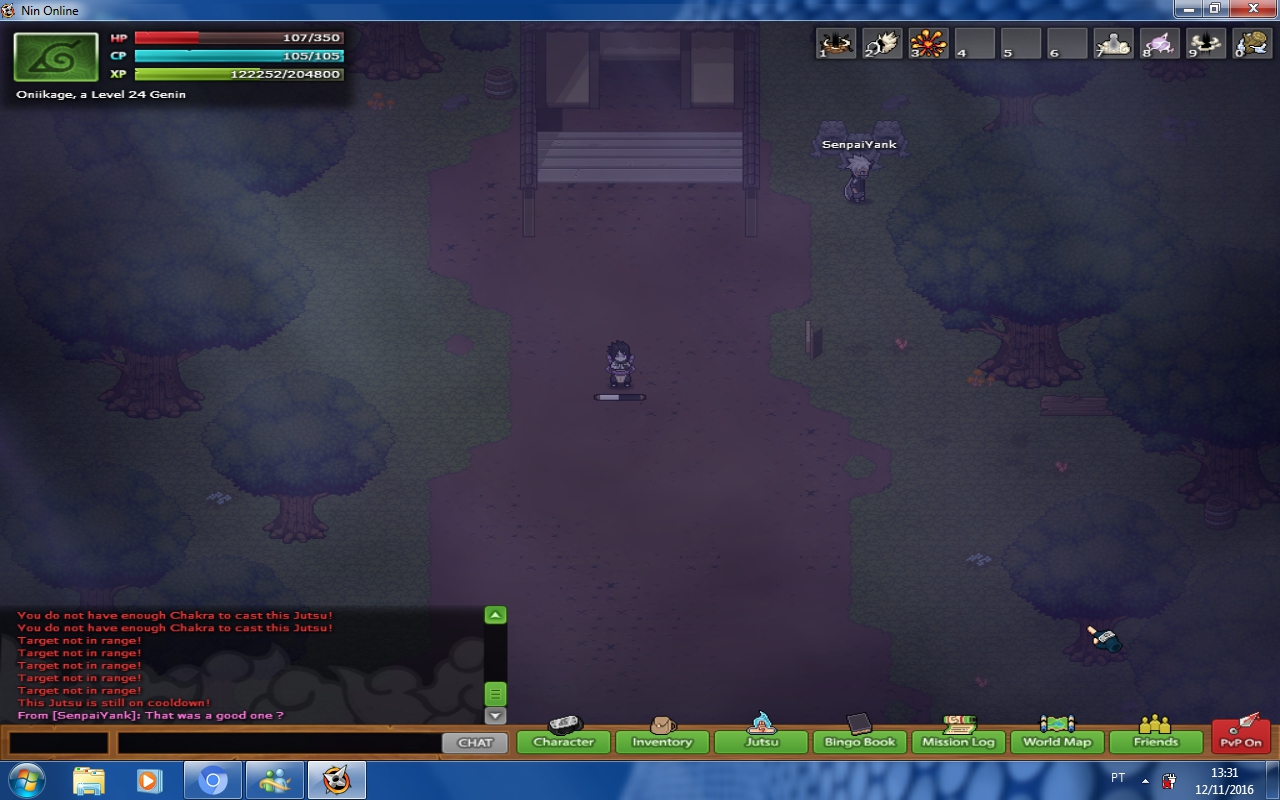
Task: Cast the fiery explosion jutsu in slot 3
Action: [929, 43]
